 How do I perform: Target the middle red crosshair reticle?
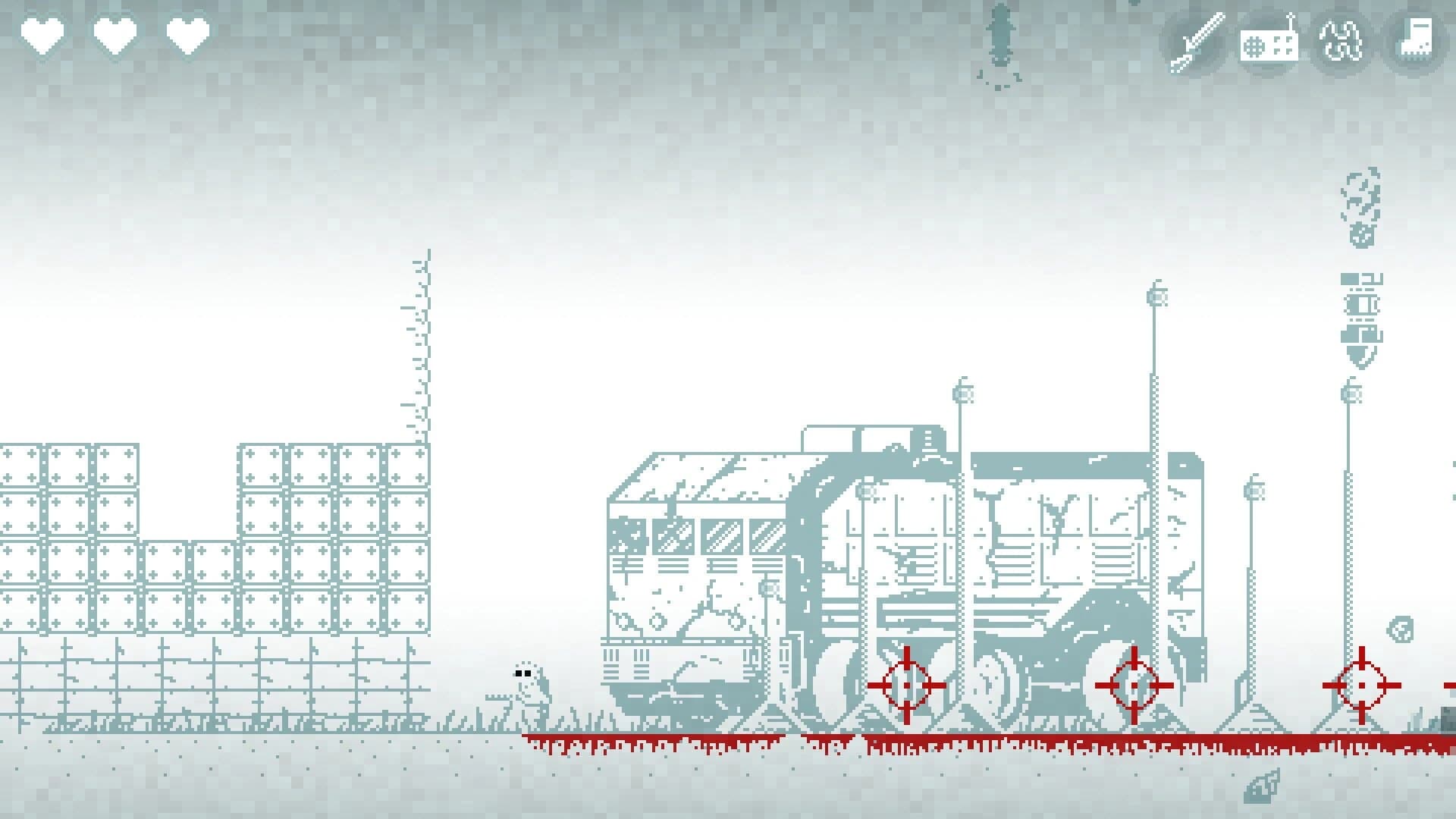[x=1134, y=686]
